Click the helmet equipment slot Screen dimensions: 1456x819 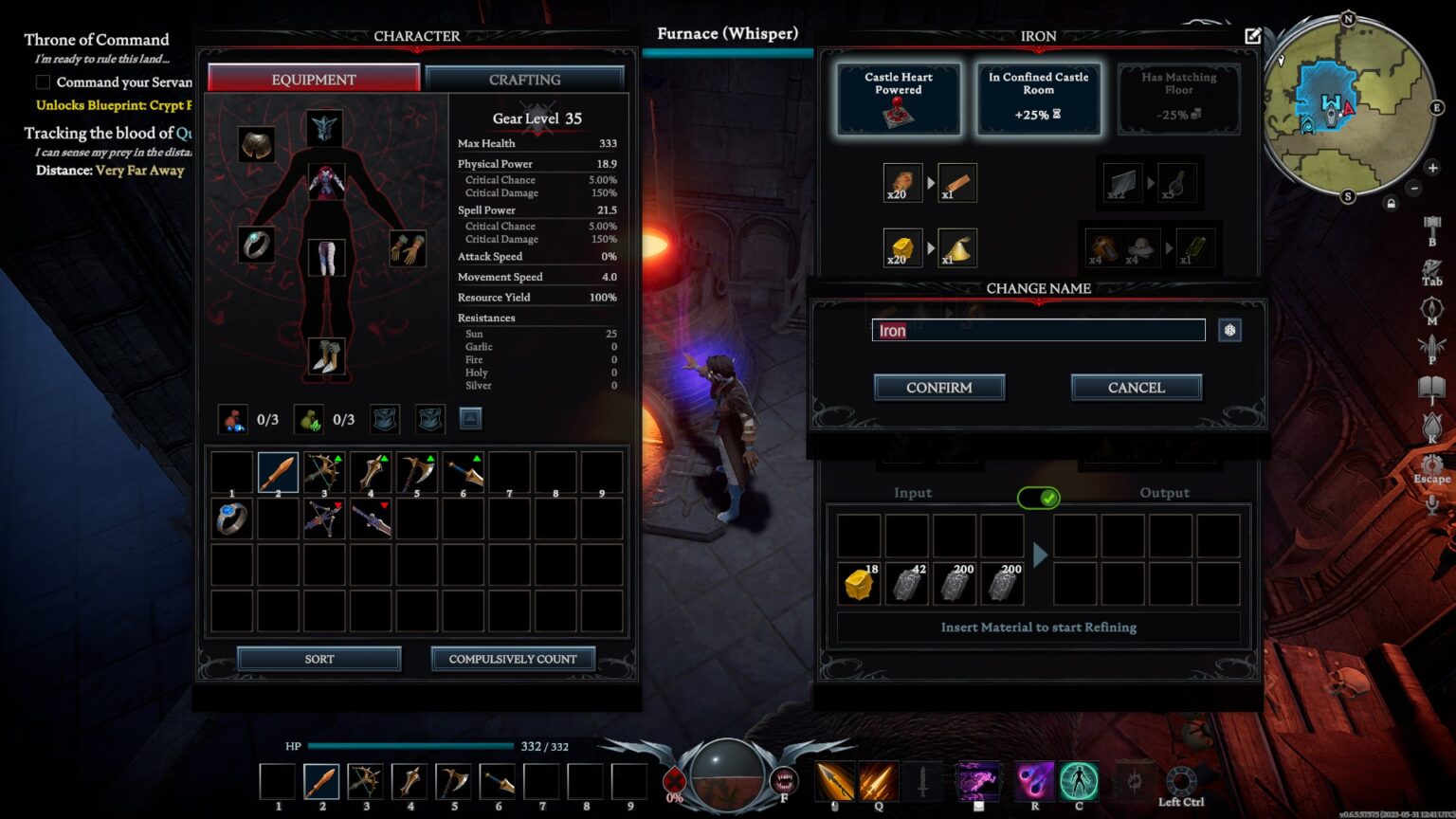324,128
